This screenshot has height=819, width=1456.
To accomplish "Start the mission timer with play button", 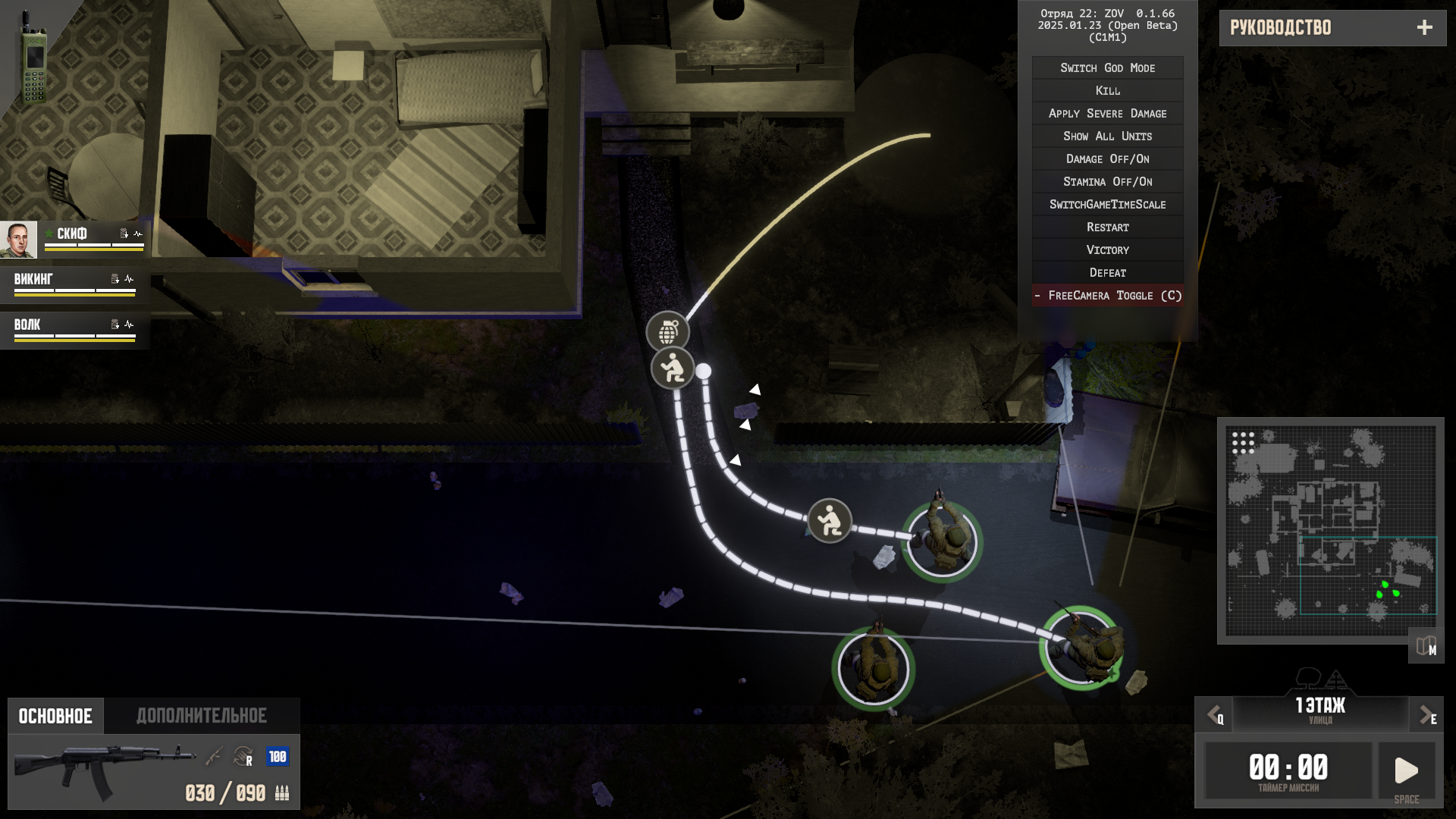I will coord(1406,771).
